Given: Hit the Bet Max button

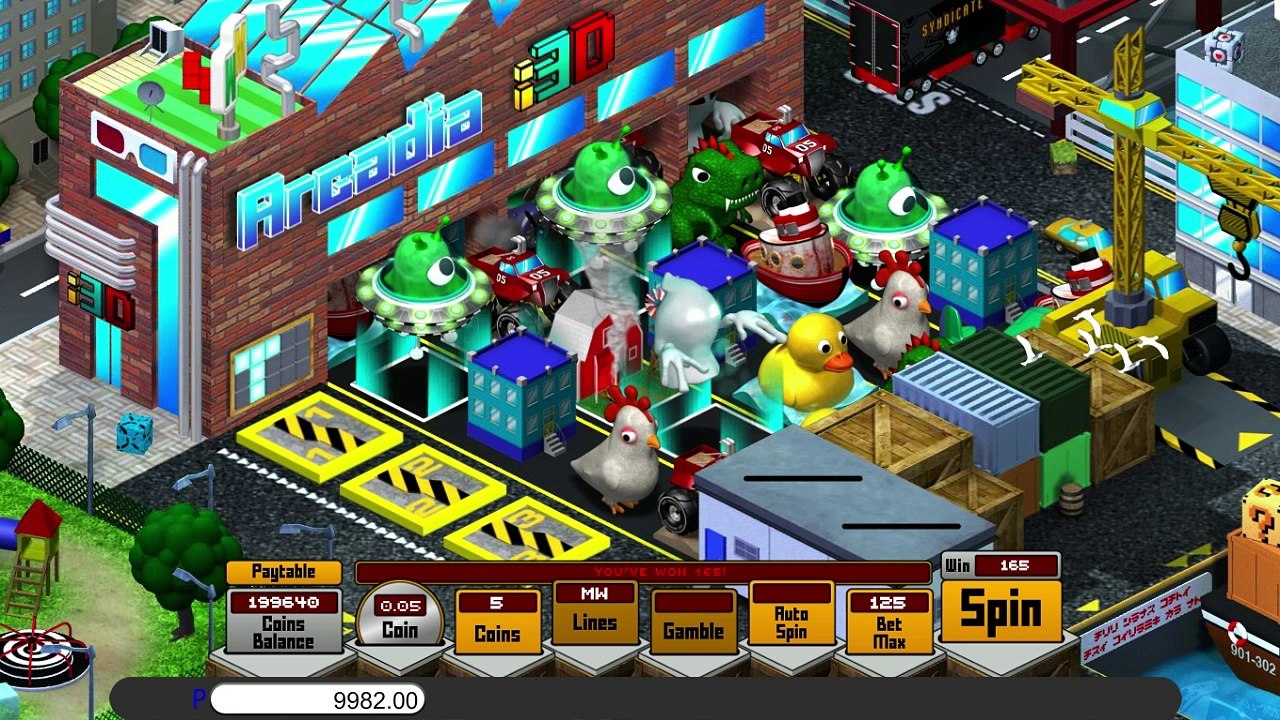Looking at the screenshot, I should click(x=888, y=622).
